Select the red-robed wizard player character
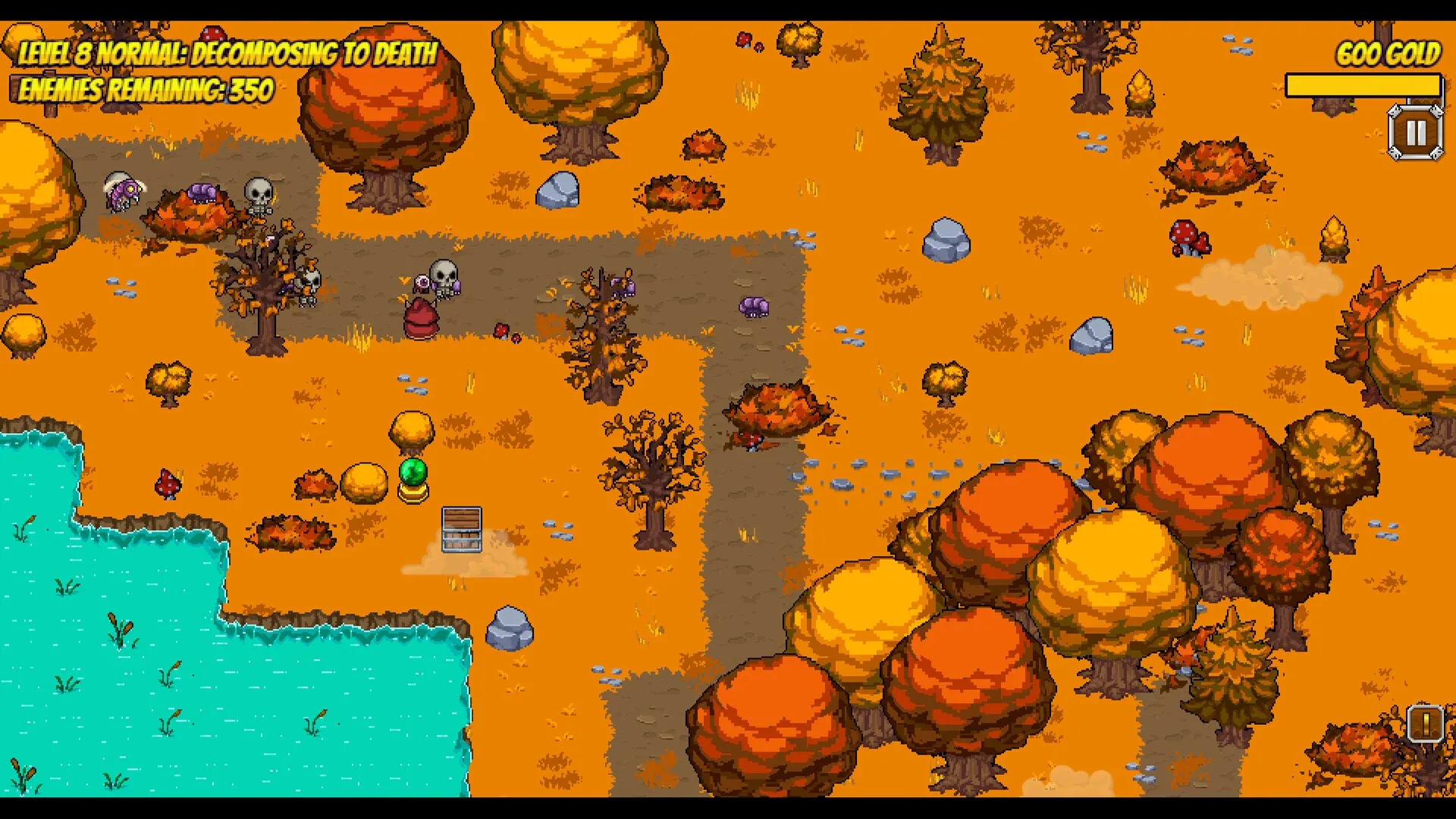 [422, 317]
